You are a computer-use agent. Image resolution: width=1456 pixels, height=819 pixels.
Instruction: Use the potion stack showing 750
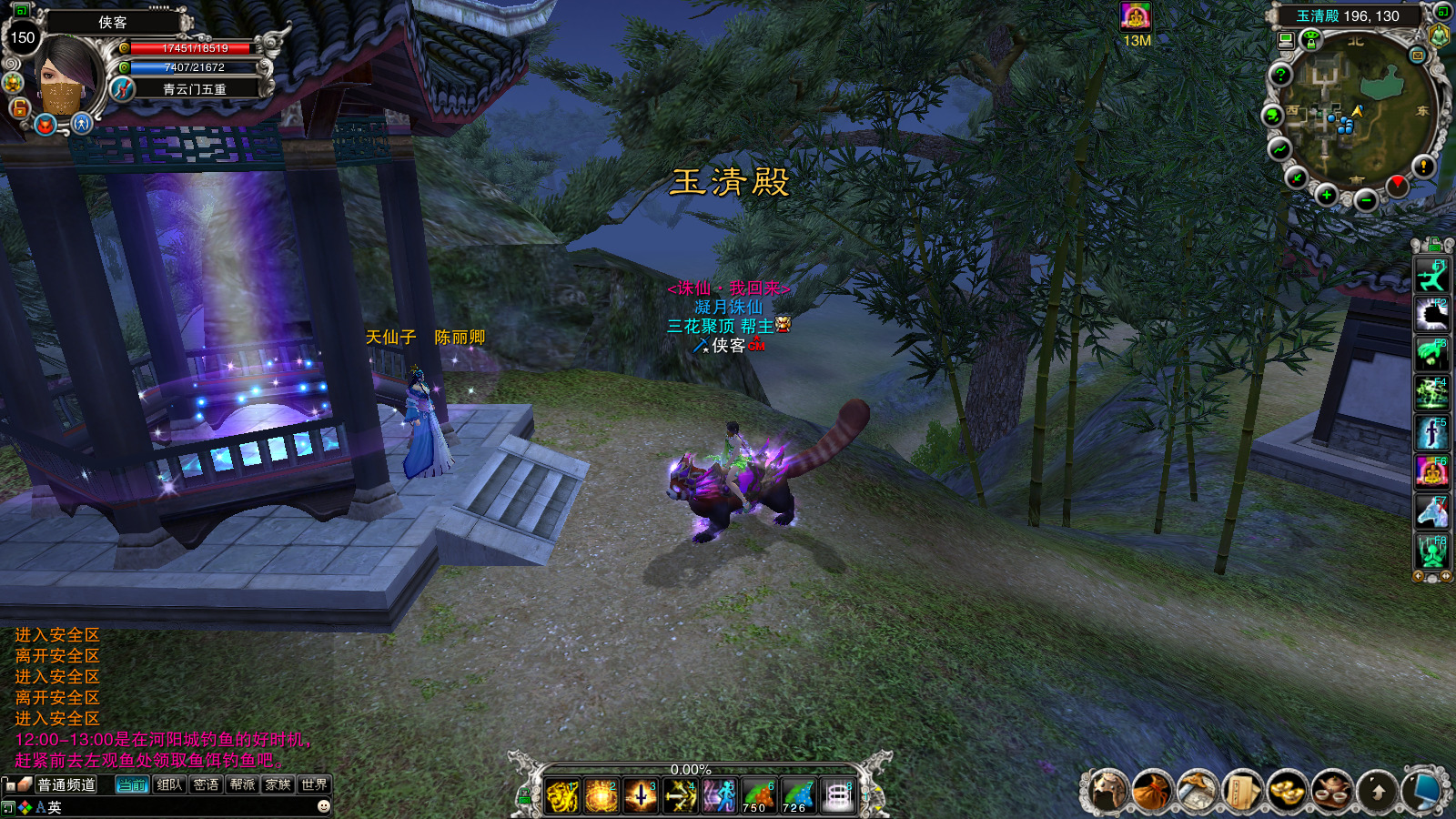click(x=757, y=796)
